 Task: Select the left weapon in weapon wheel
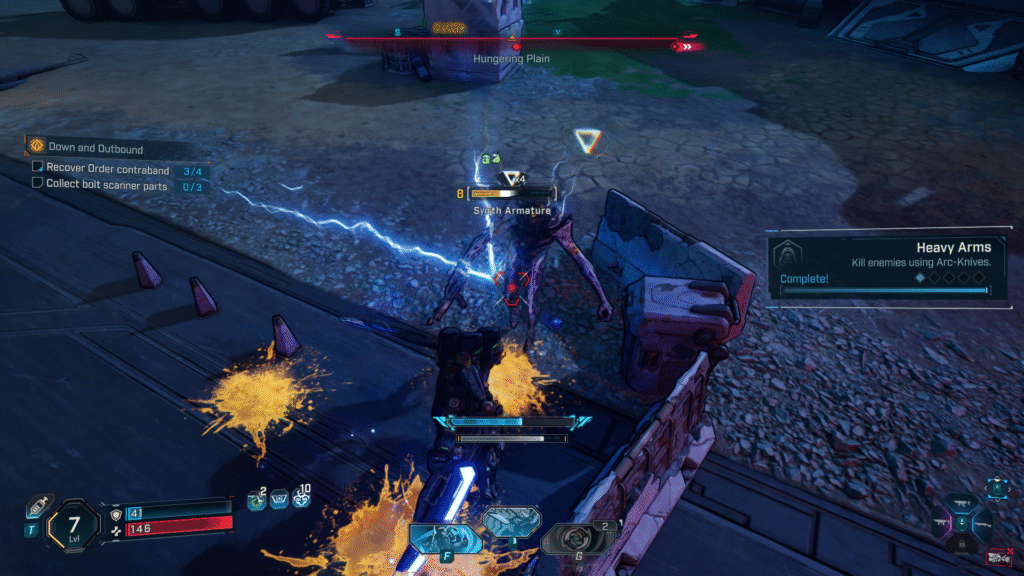coord(943,522)
